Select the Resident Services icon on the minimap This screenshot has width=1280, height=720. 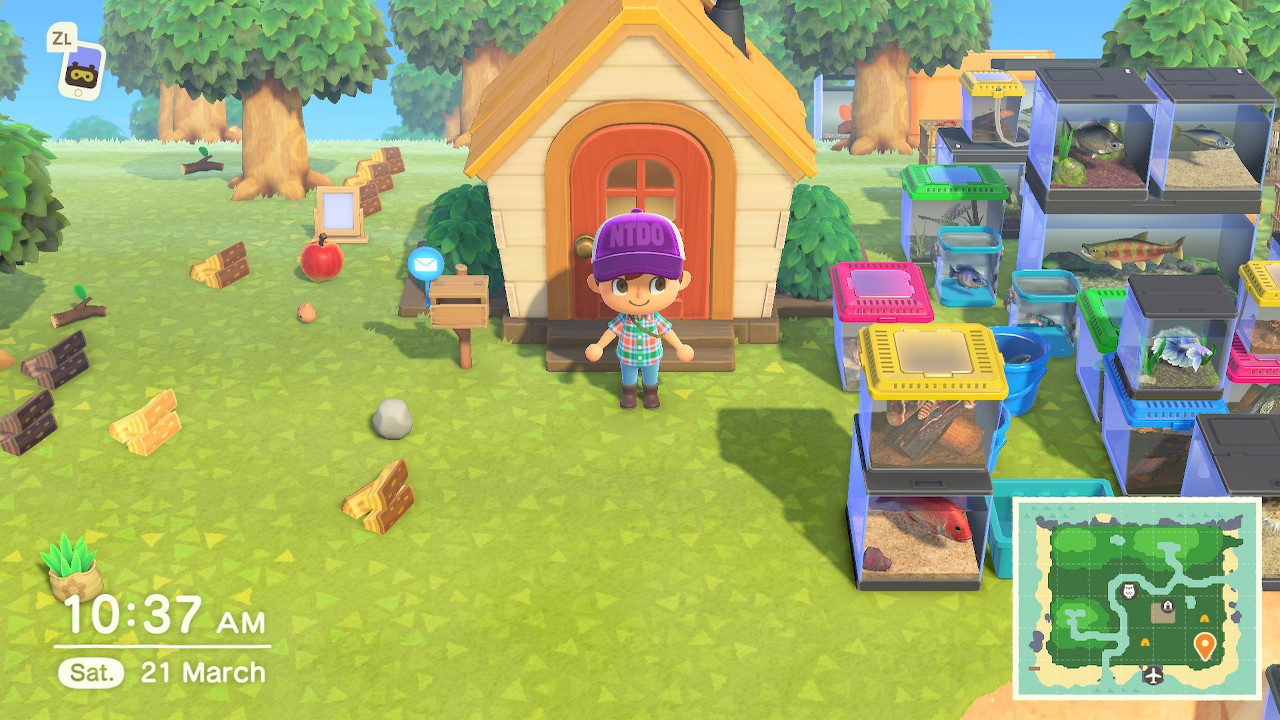(x=1167, y=605)
